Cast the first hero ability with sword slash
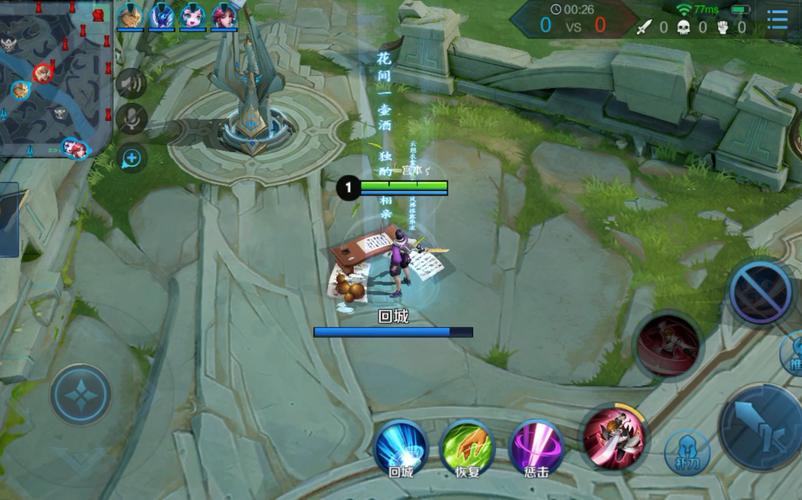Screen dimensions: 802x500 [x=613, y=437]
